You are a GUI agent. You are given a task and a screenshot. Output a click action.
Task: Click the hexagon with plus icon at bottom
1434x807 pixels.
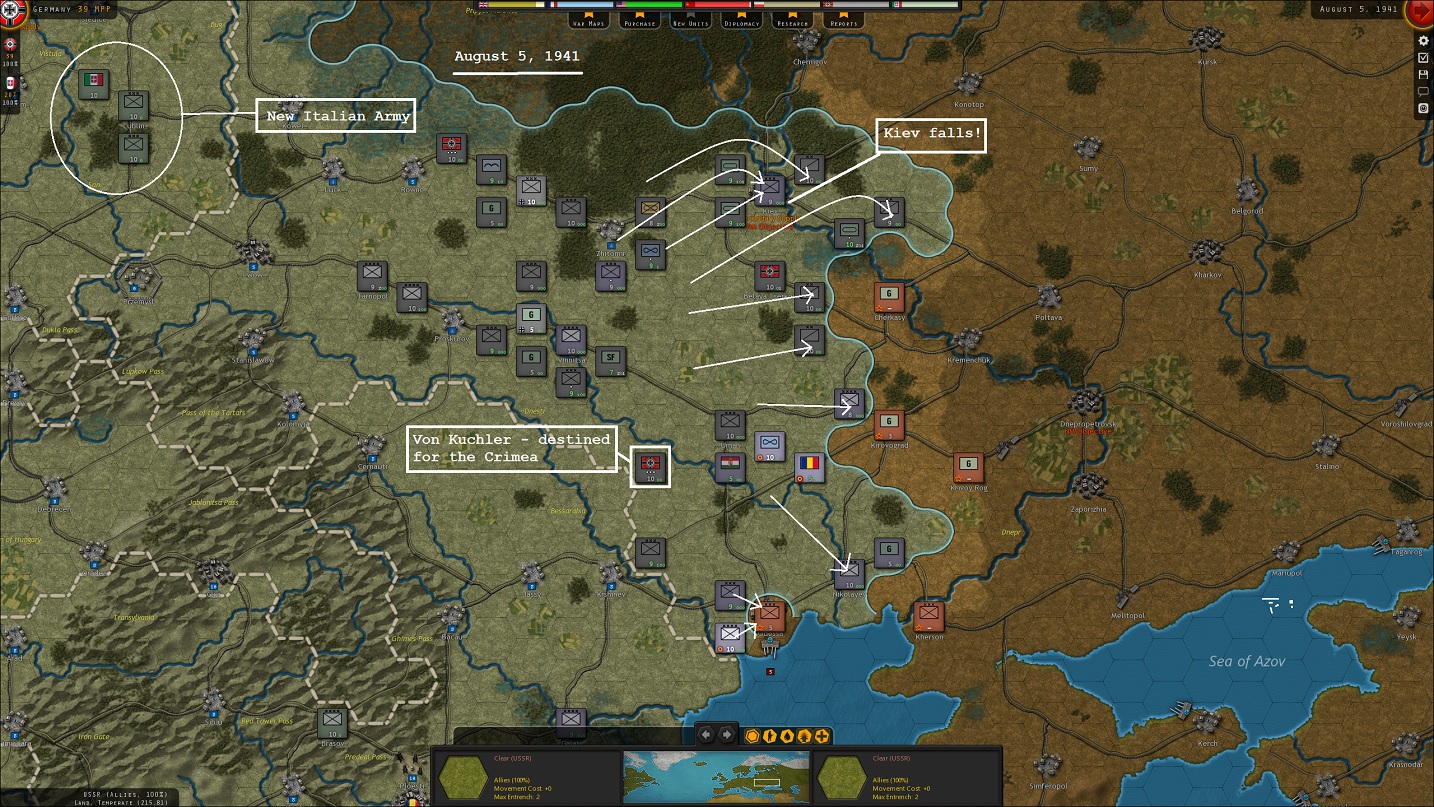[x=822, y=736]
